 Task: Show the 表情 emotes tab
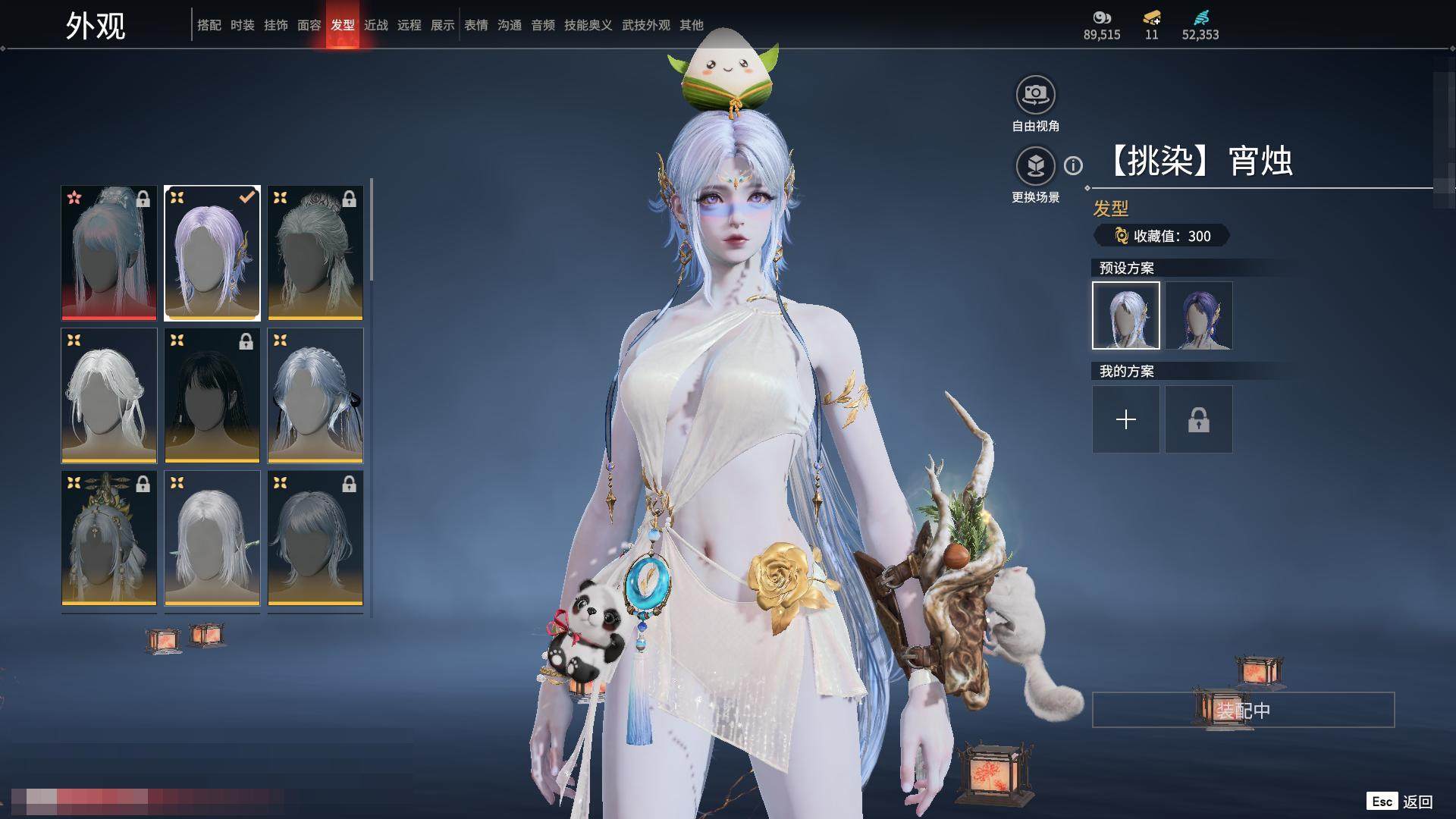475,25
